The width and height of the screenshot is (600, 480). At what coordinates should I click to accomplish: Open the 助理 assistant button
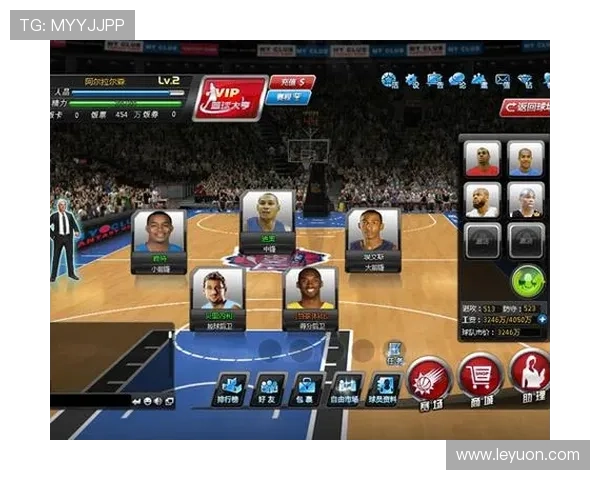(530, 374)
